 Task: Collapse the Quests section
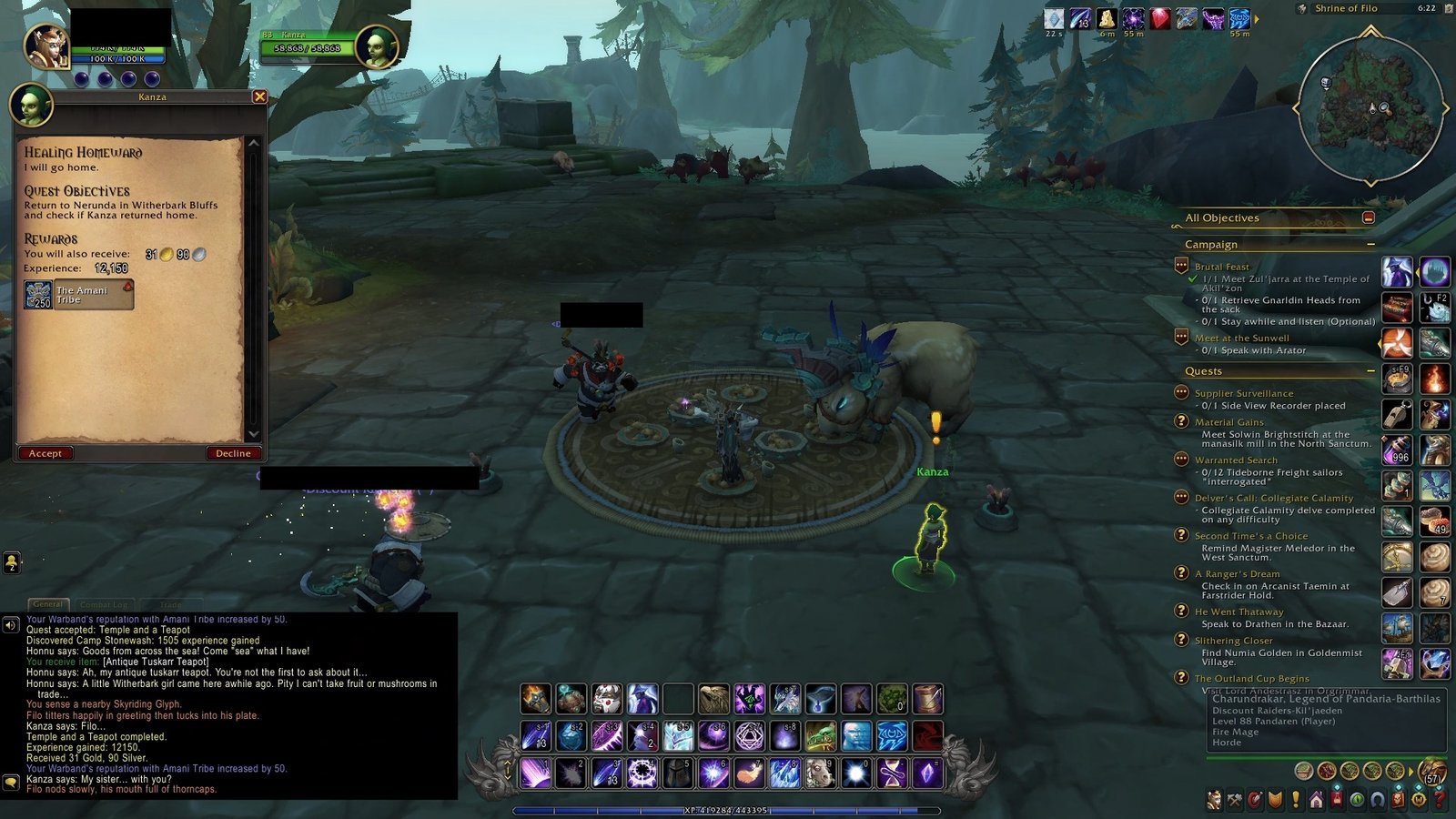click(x=1370, y=371)
